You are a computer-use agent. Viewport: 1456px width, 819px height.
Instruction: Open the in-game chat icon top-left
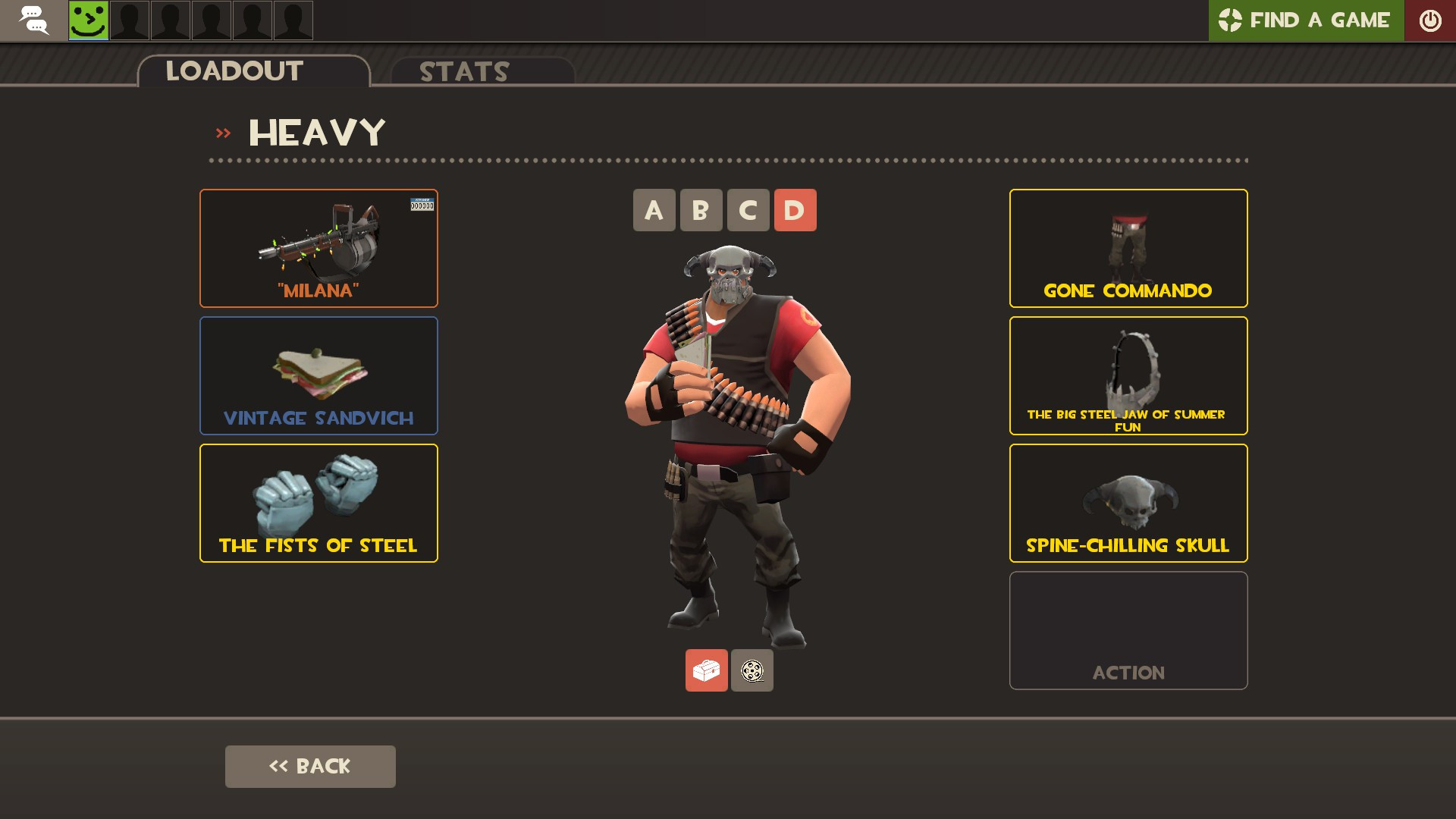[34, 20]
